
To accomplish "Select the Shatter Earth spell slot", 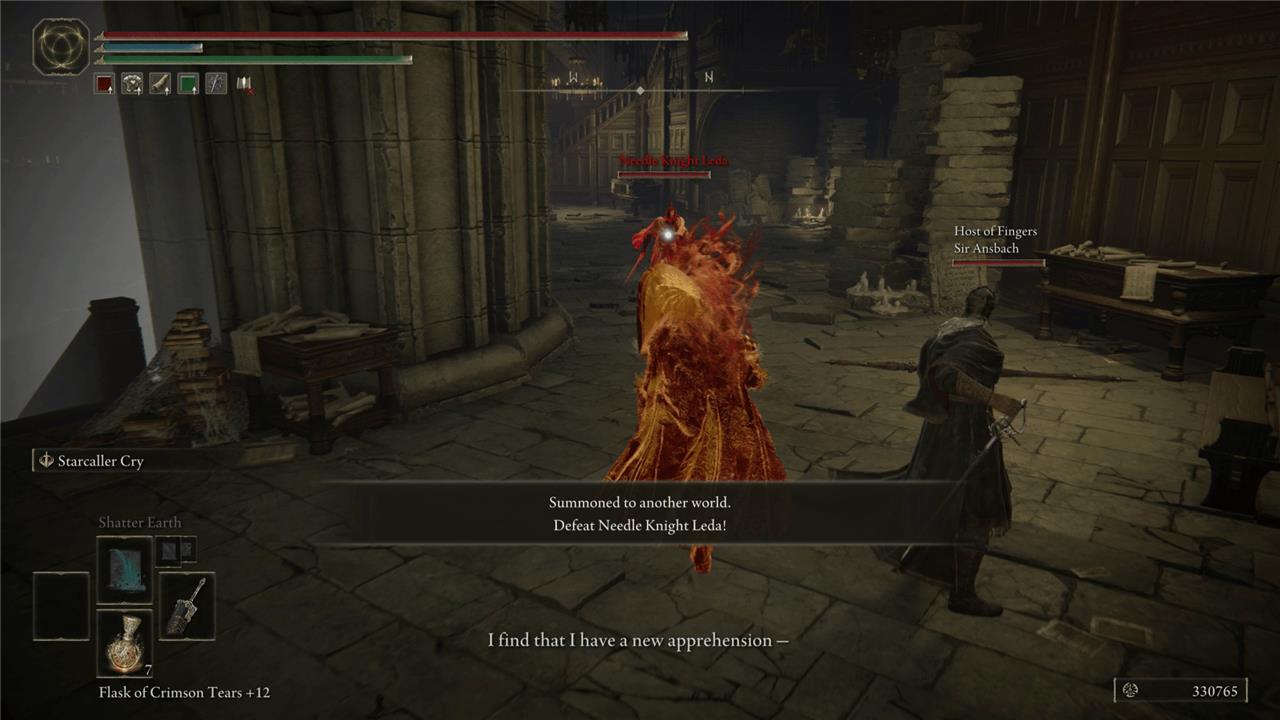I will tap(125, 569).
